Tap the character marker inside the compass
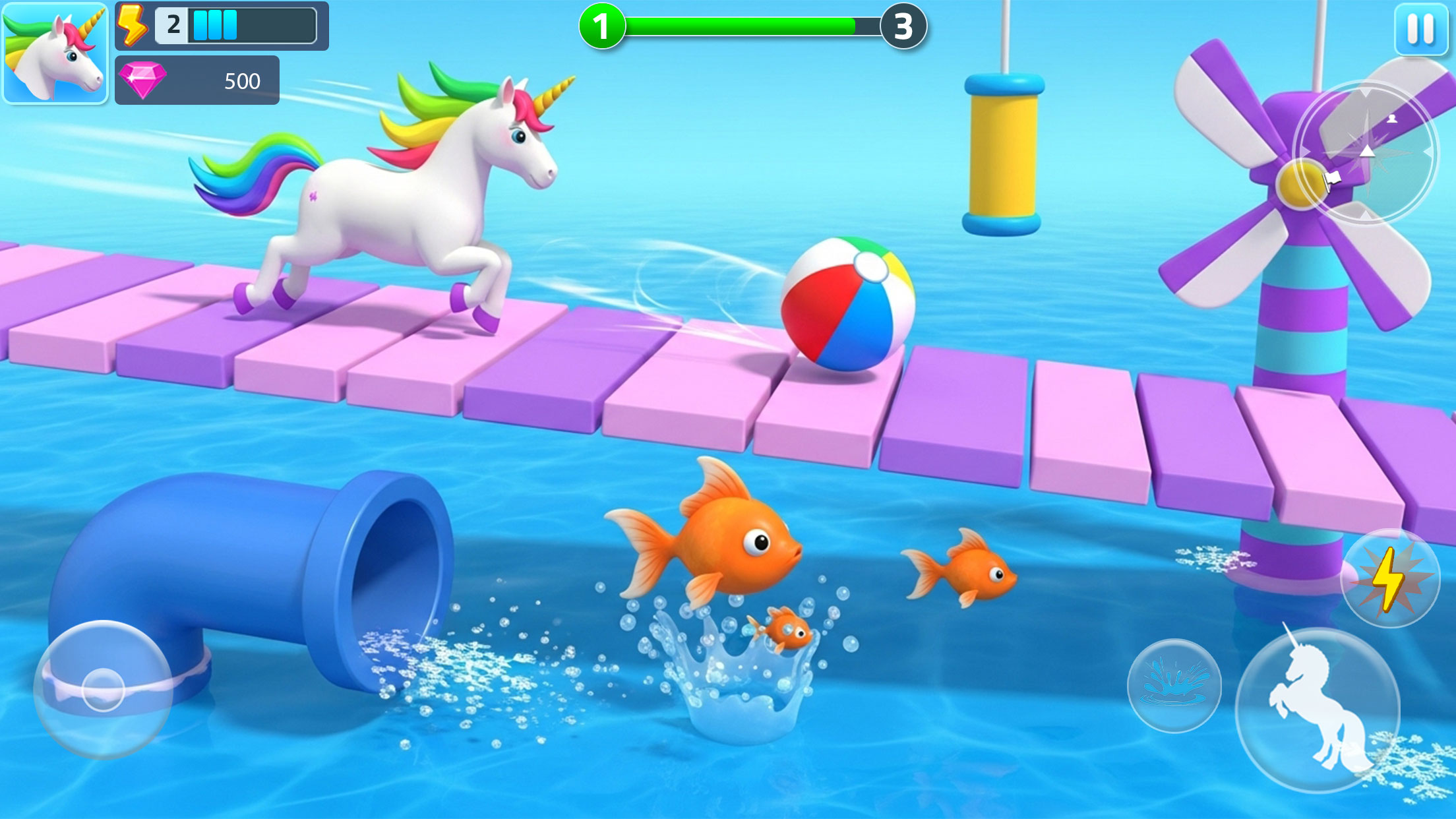The height and width of the screenshot is (819, 1456). click(1392, 119)
